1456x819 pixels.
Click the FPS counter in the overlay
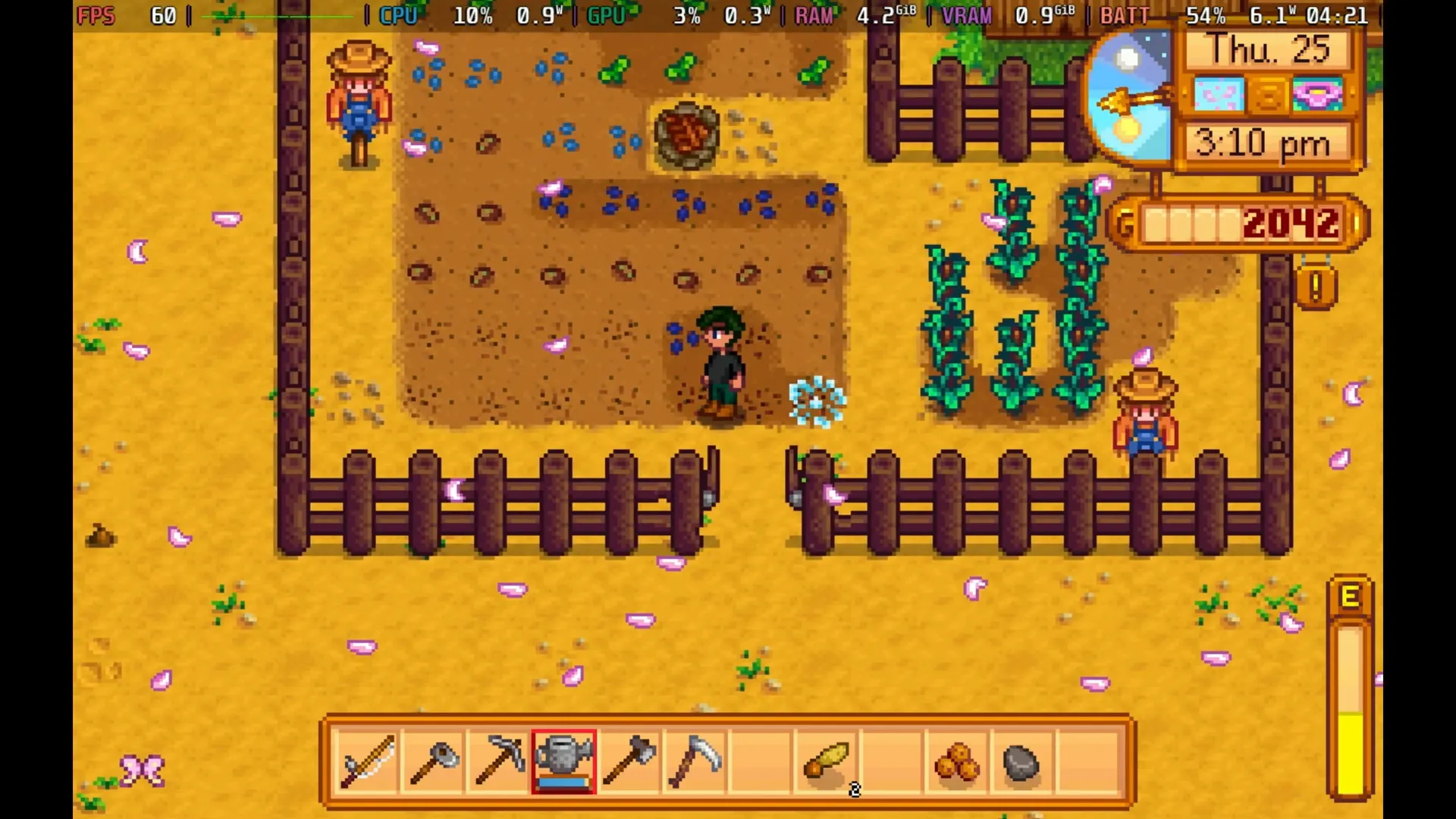click(97, 15)
